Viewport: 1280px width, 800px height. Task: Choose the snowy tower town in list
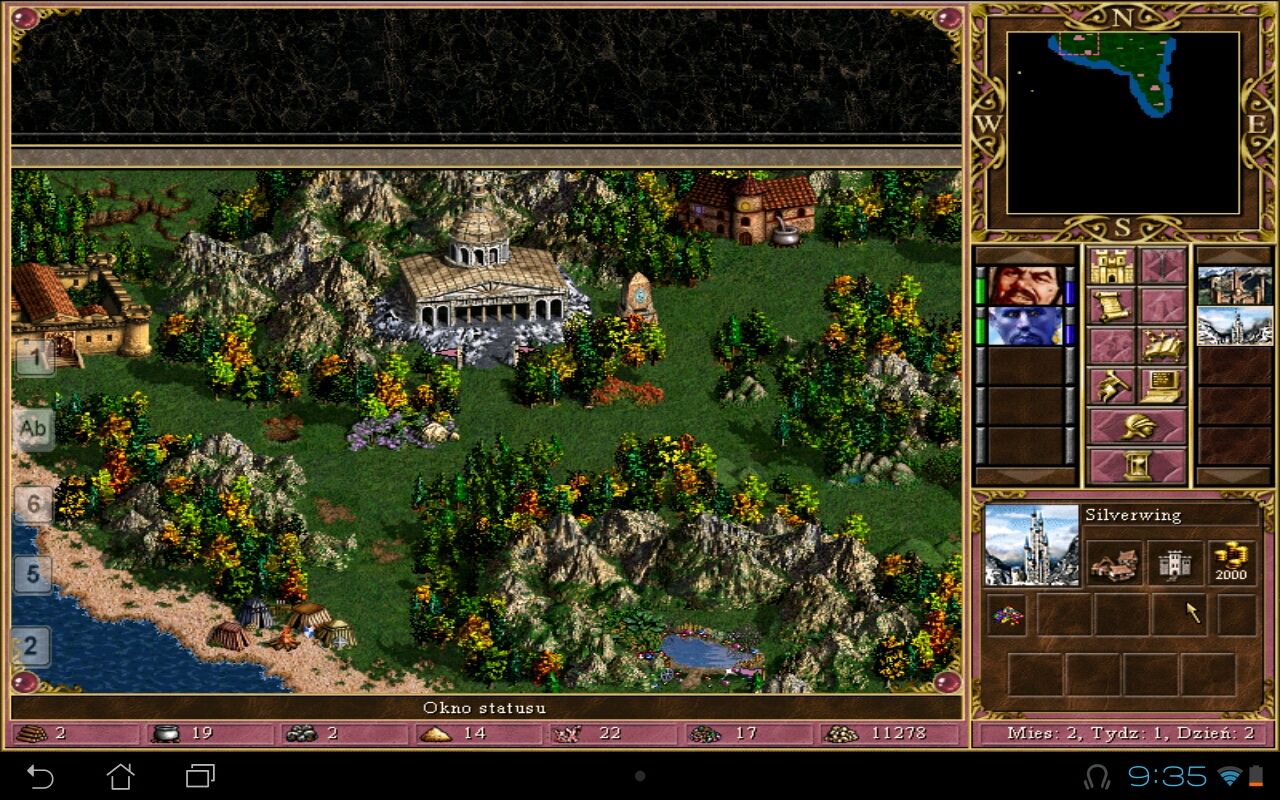coord(1235,326)
